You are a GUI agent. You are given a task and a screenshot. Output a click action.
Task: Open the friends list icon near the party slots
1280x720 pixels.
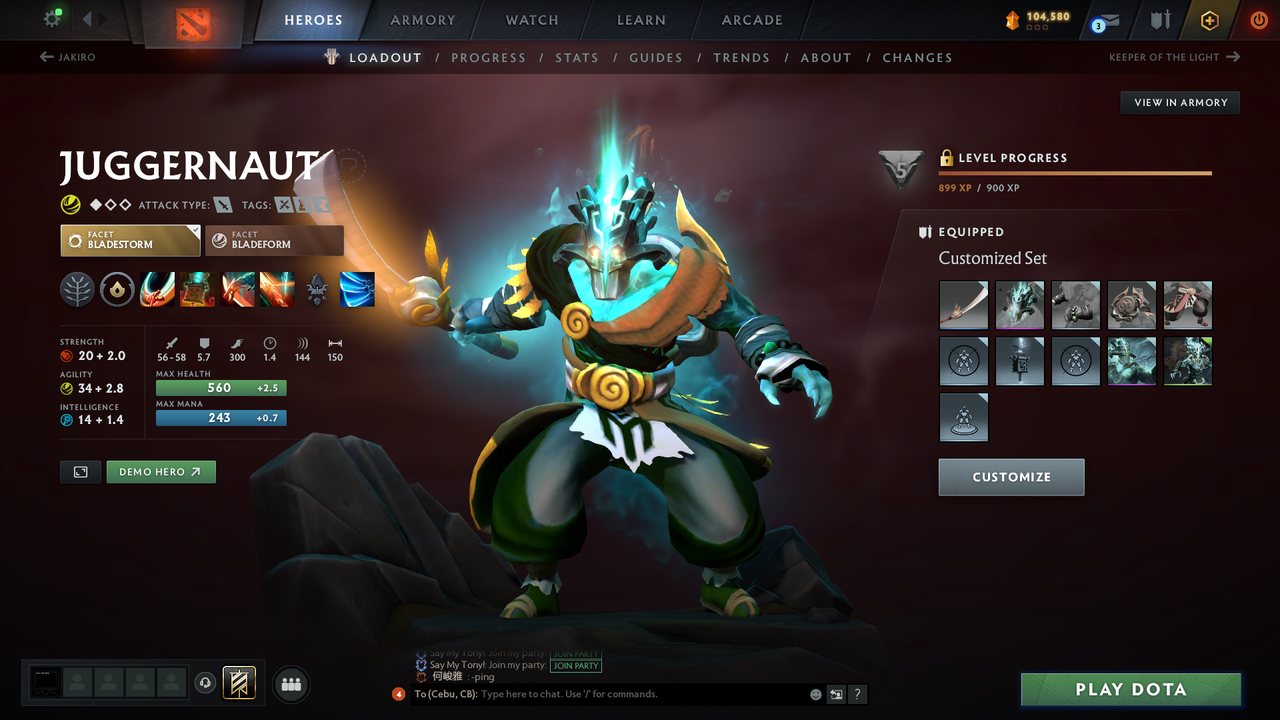290,684
